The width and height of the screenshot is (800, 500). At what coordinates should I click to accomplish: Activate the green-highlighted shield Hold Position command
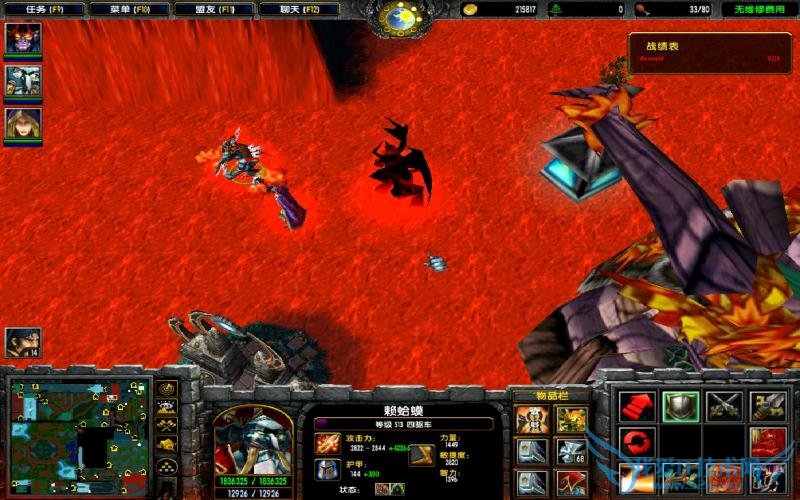(680, 405)
